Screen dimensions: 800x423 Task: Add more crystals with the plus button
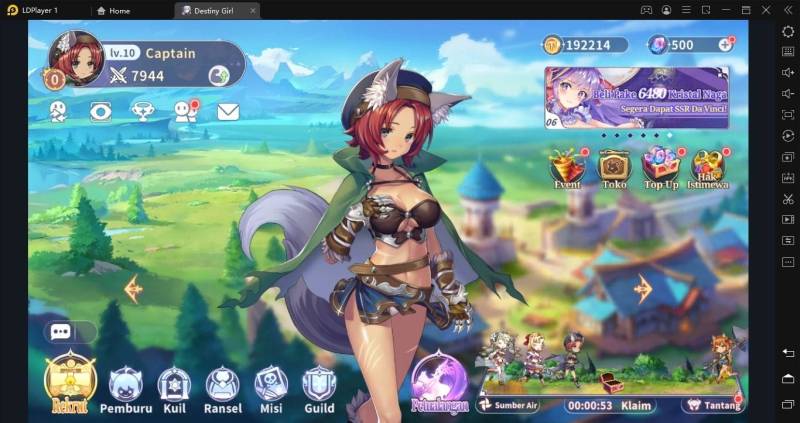coord(723,45)
